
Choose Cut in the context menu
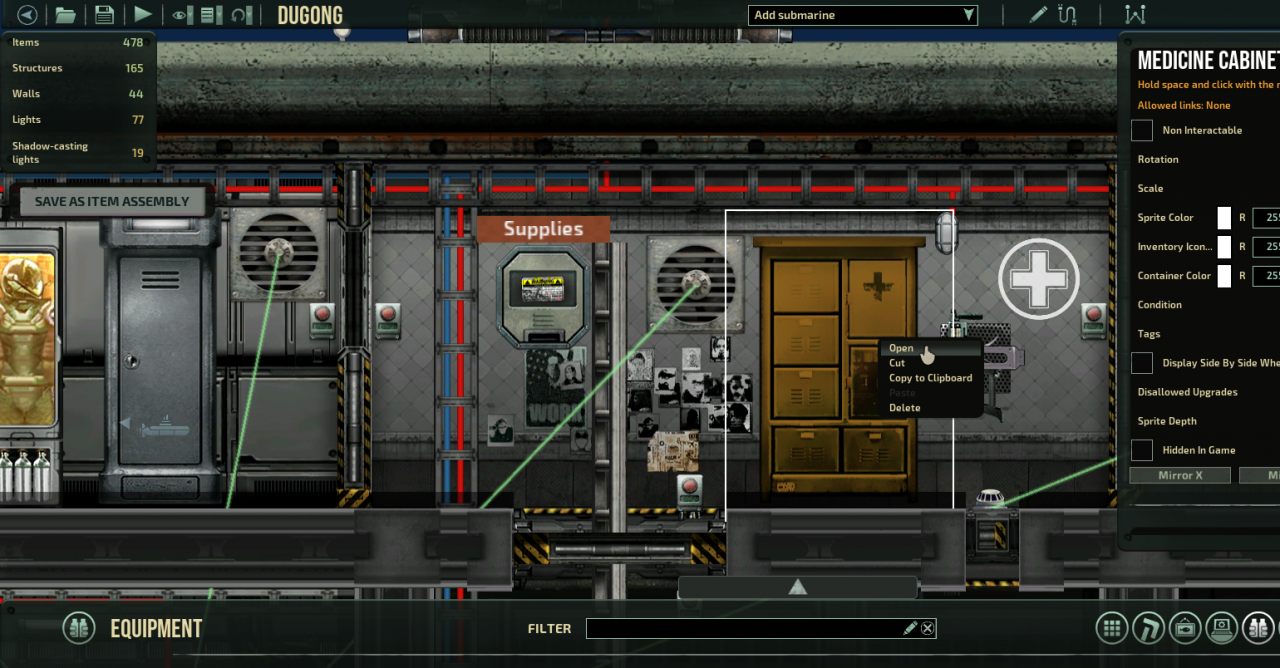click(897, 363)
